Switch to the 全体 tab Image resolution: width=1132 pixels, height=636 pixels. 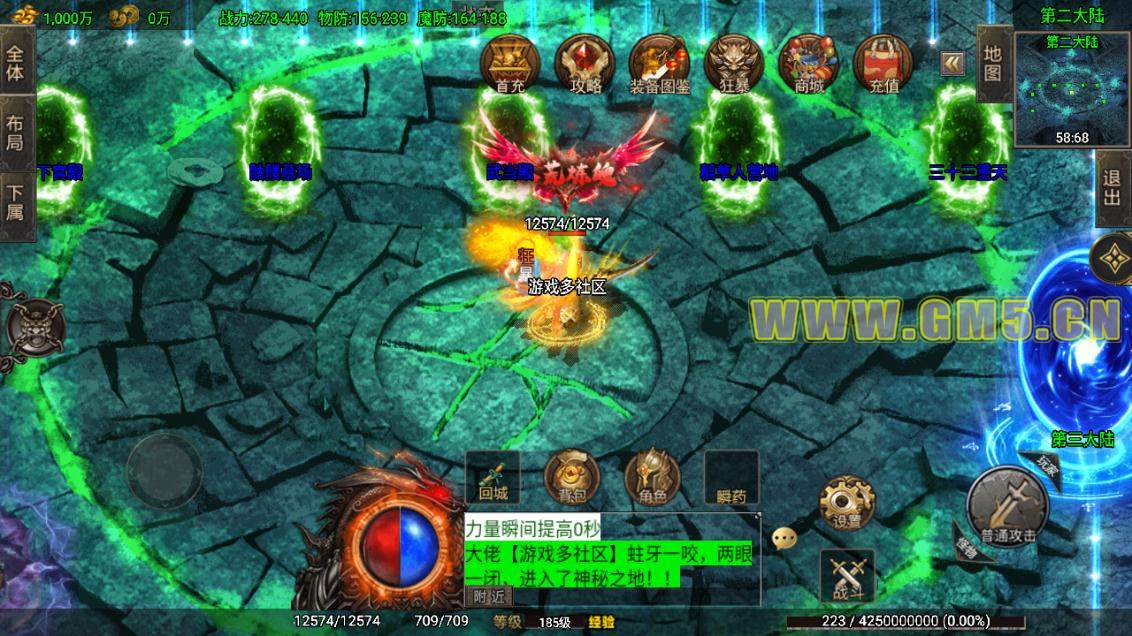(16, 62)
